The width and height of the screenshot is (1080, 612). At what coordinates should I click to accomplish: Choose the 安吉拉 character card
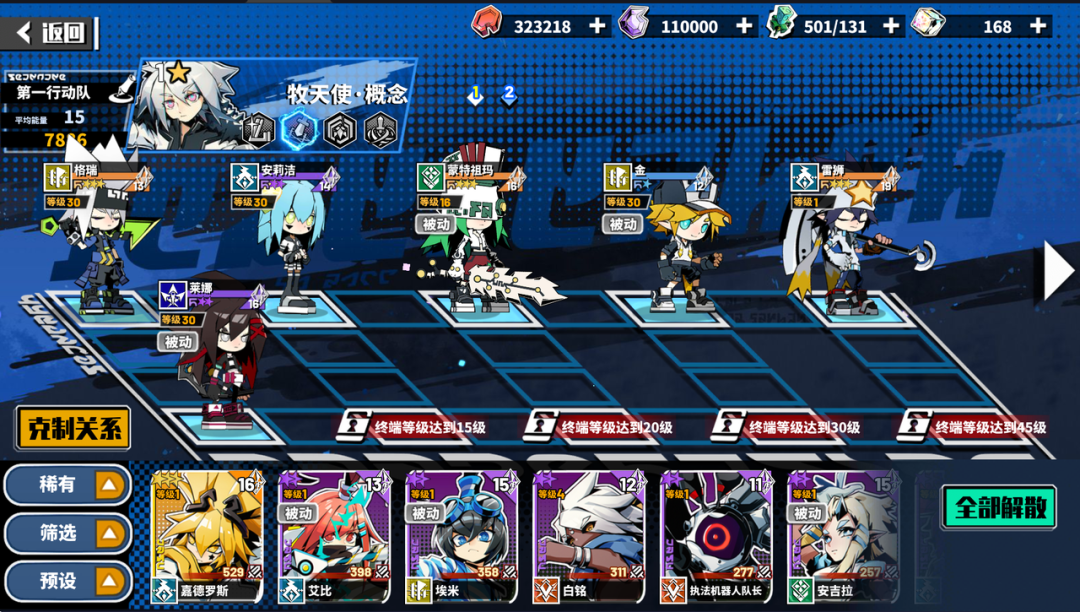click(x=843, y=536)
